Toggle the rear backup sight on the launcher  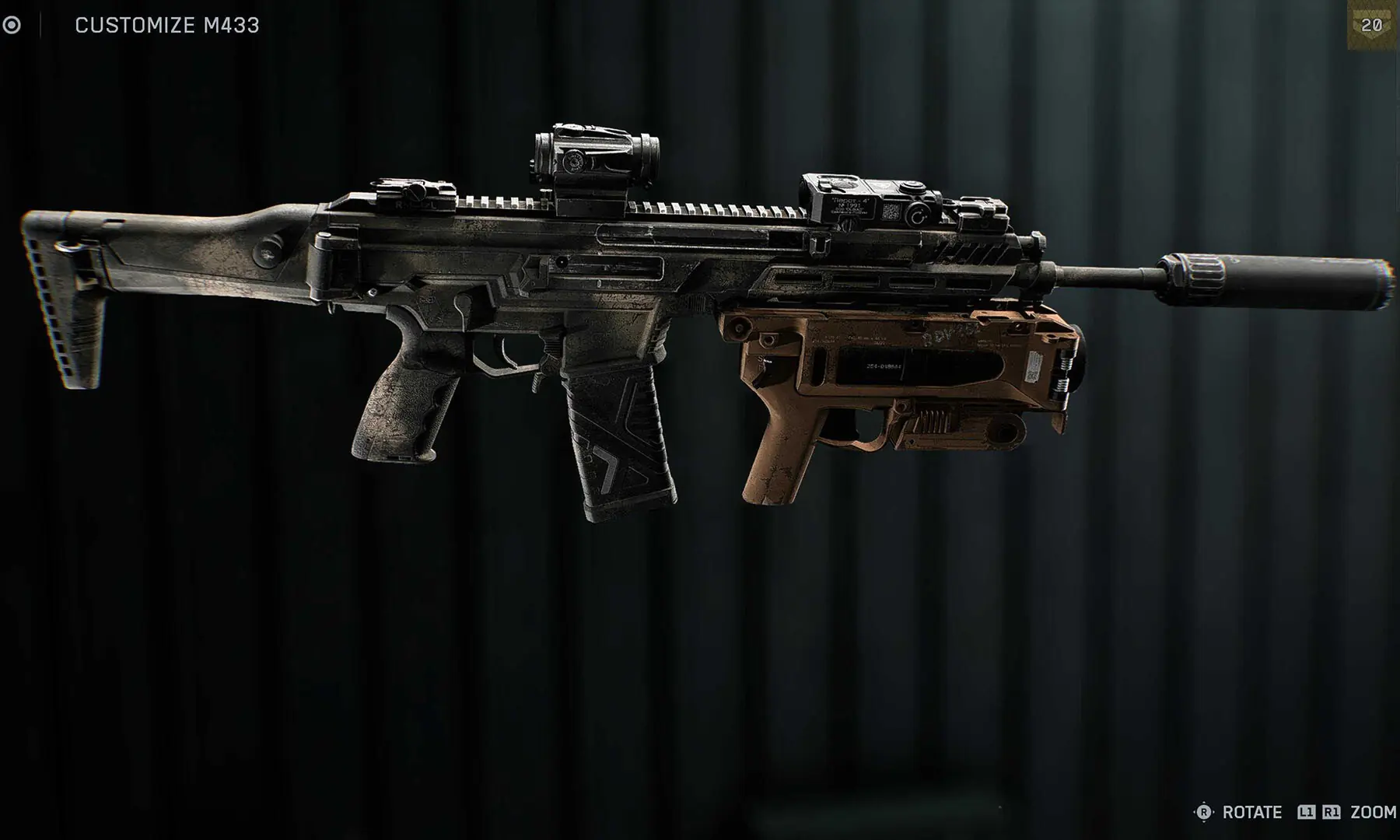click(x=982, y=212)
